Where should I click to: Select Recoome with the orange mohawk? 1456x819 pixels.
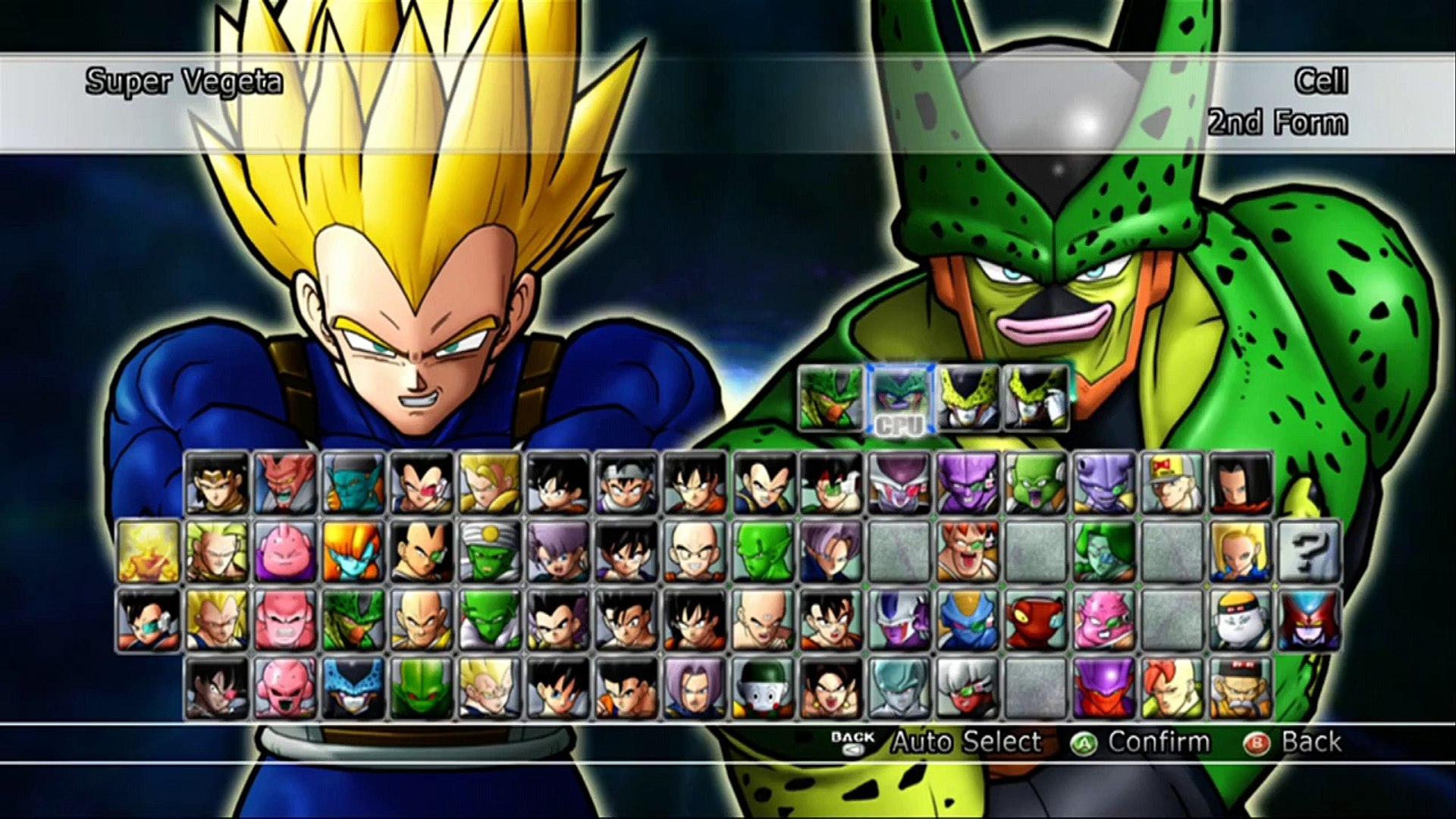968,551
